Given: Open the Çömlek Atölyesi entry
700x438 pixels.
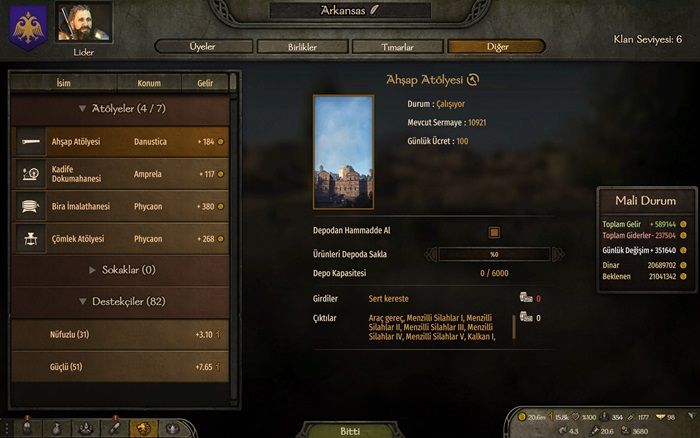Looking at the screenshot, I should click(120, 239).
